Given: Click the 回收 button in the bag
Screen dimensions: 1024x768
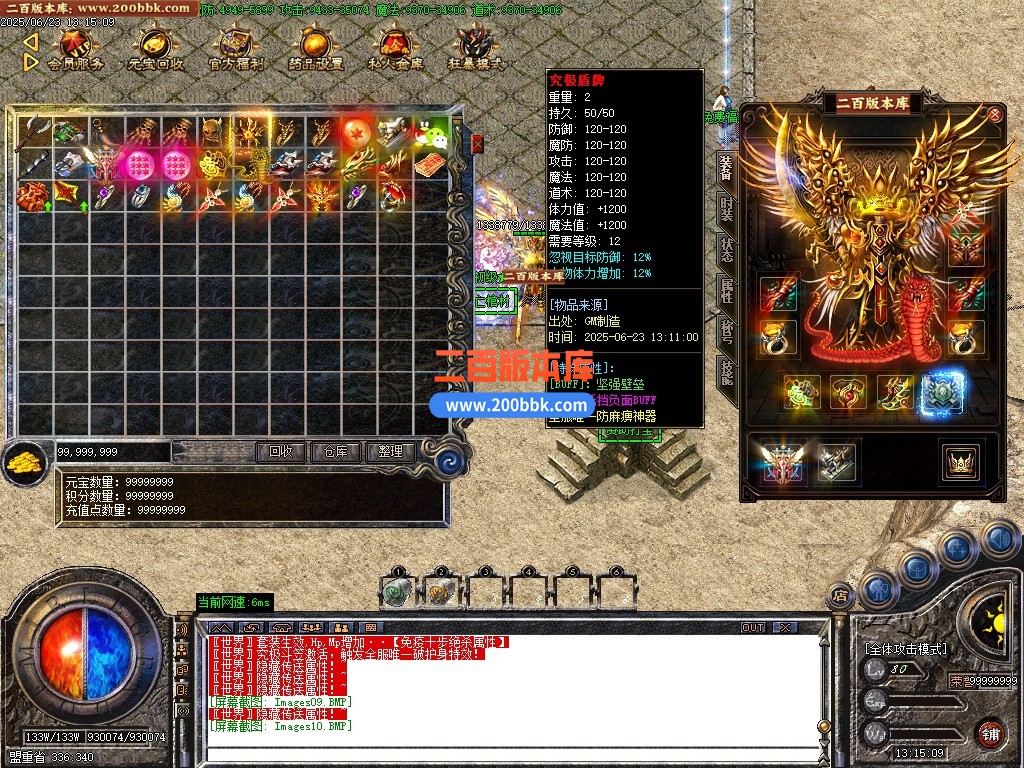Looking at the screenshot, I should [281, 452].
